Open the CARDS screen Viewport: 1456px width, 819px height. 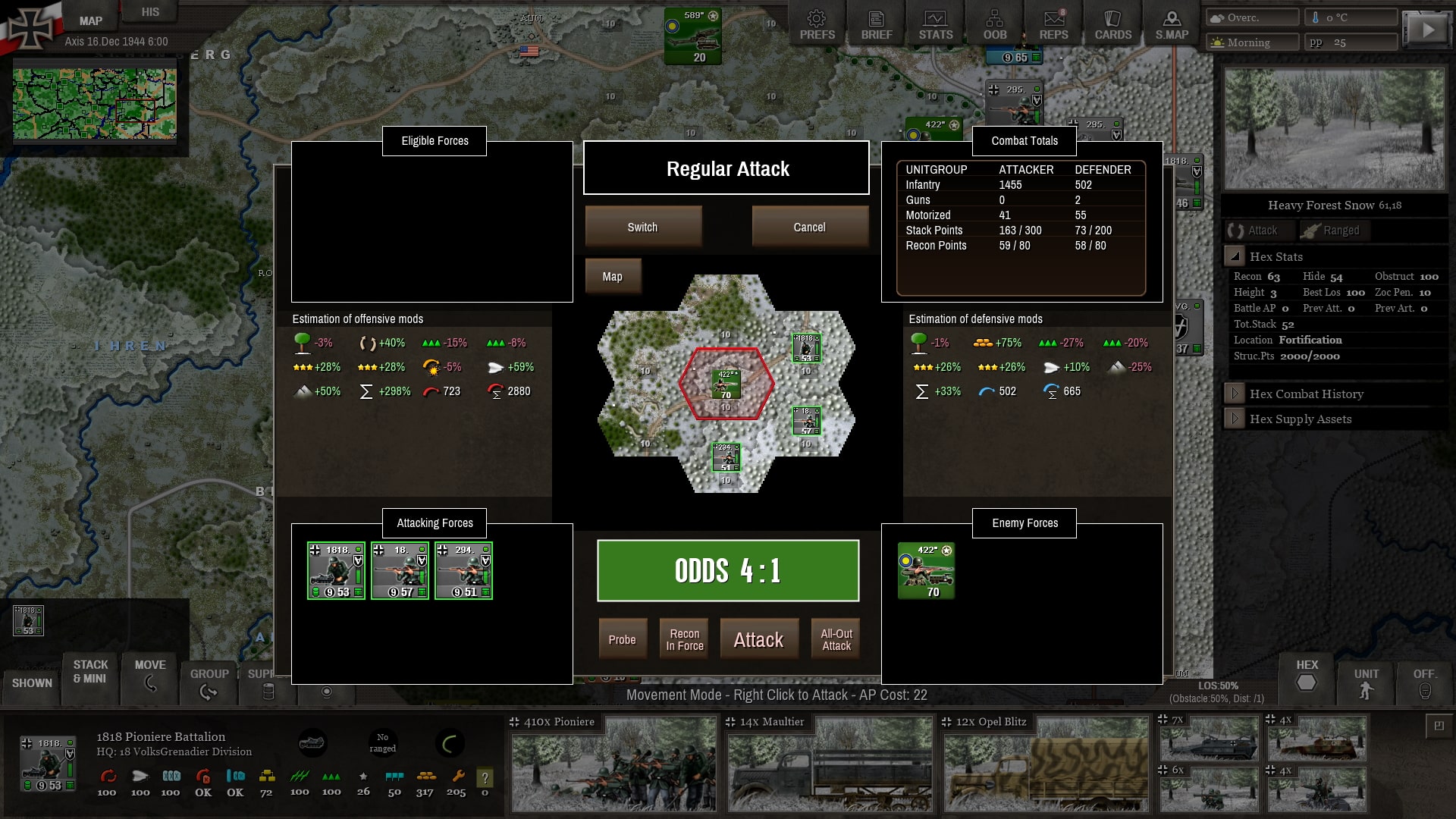coord(1112,25)
